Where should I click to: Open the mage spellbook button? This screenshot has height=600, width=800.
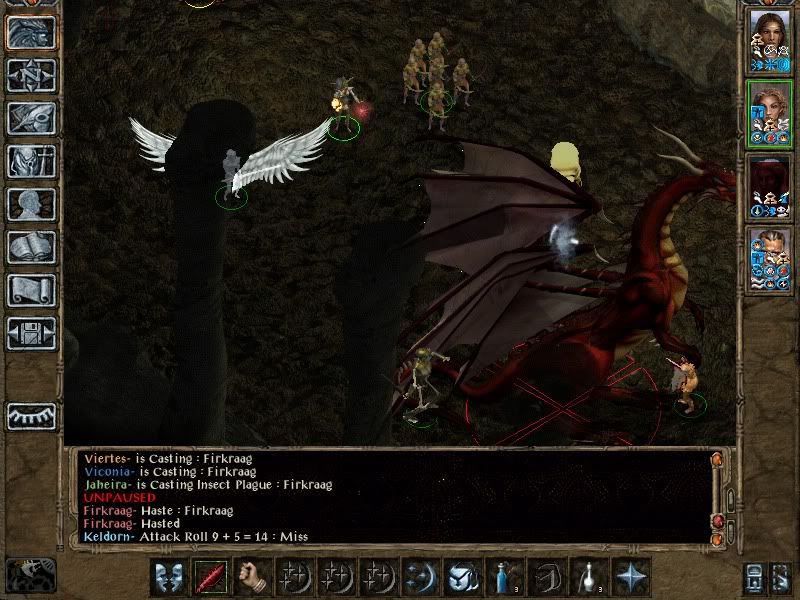coord(31,247)
